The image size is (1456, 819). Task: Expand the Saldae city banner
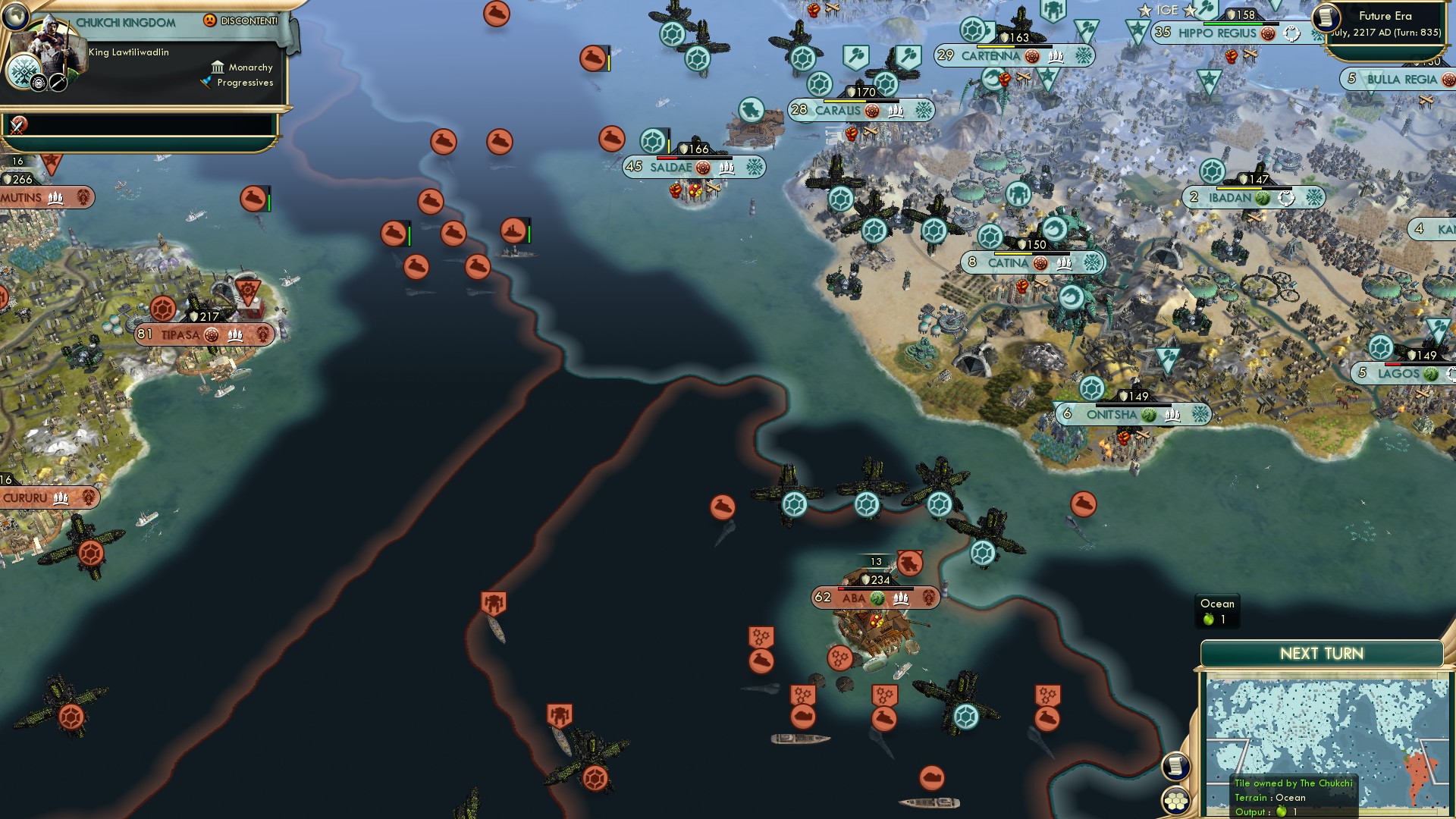[674, 166]
